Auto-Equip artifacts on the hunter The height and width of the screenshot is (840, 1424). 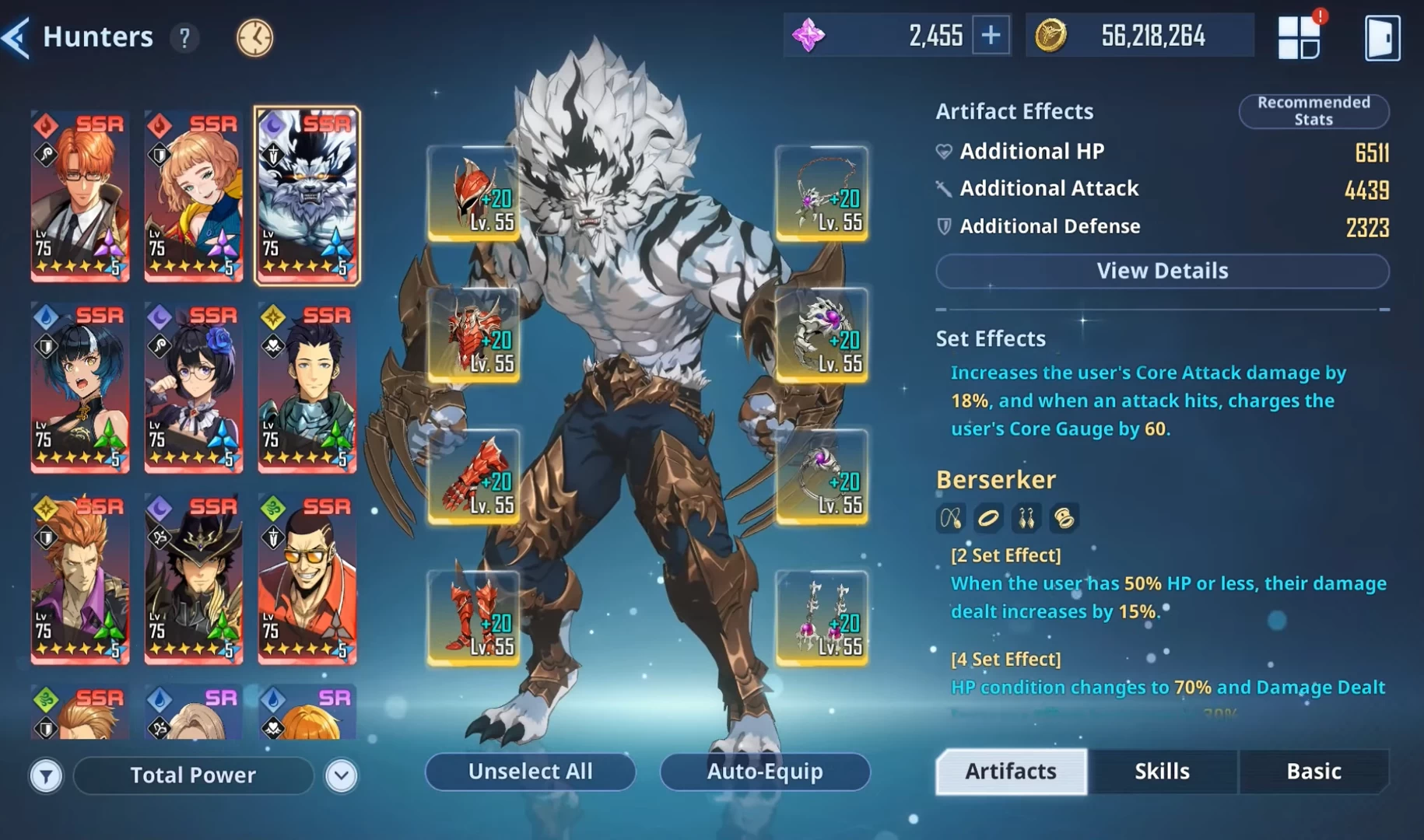coord(764,771)
